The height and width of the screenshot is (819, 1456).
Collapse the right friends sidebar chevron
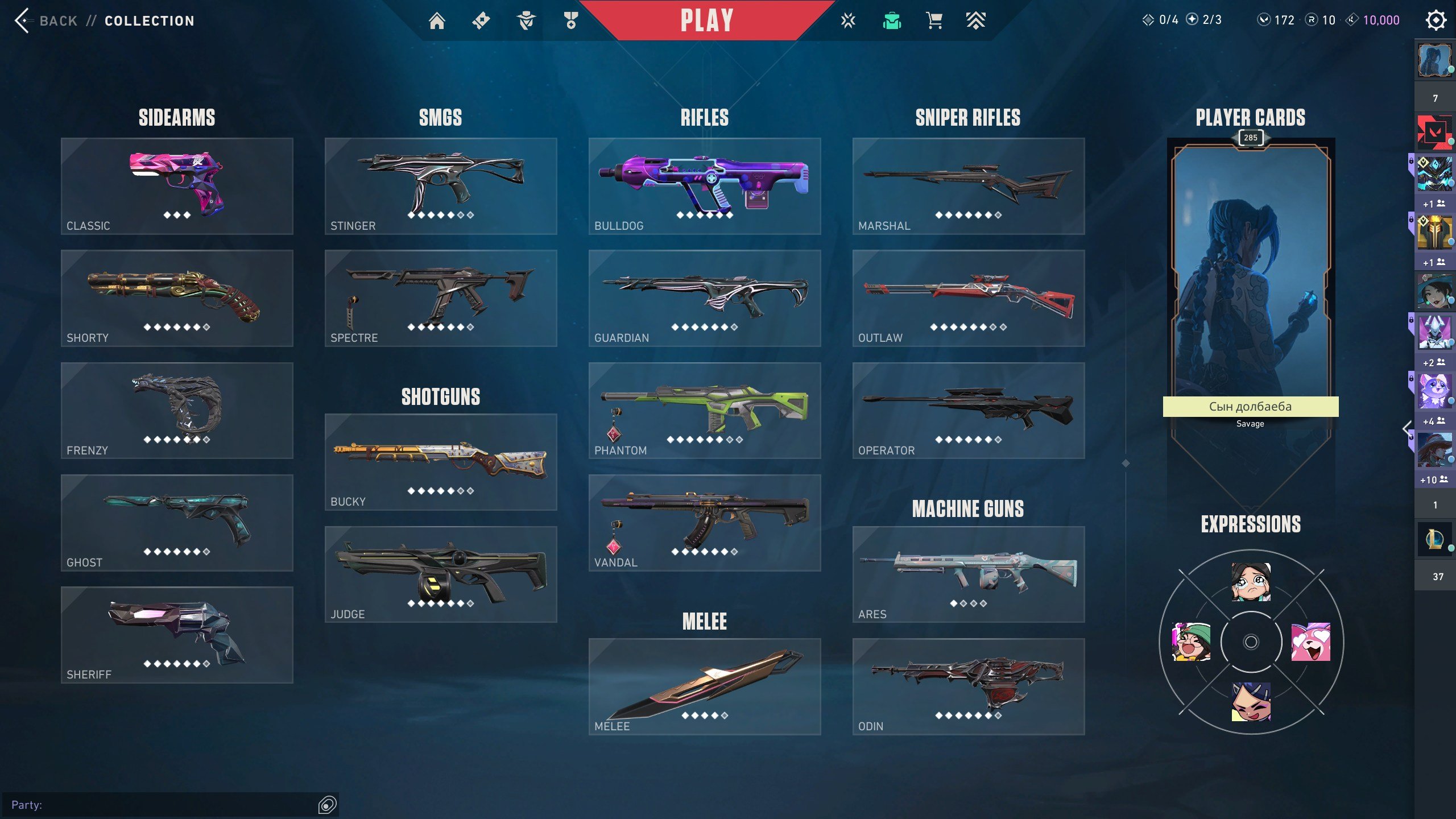1408,428
